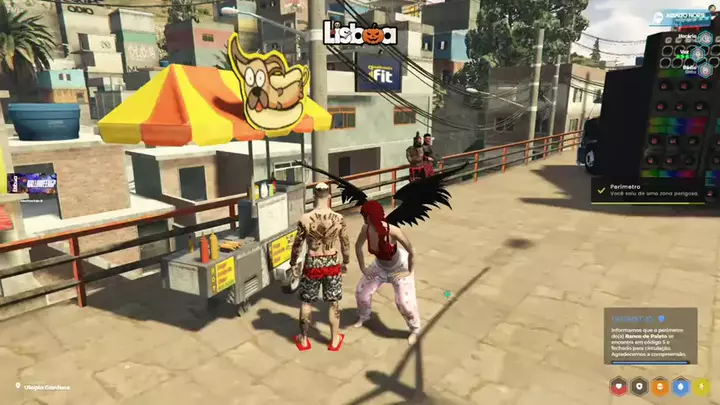Click the yellow running stamina icon

coord(701,385)
